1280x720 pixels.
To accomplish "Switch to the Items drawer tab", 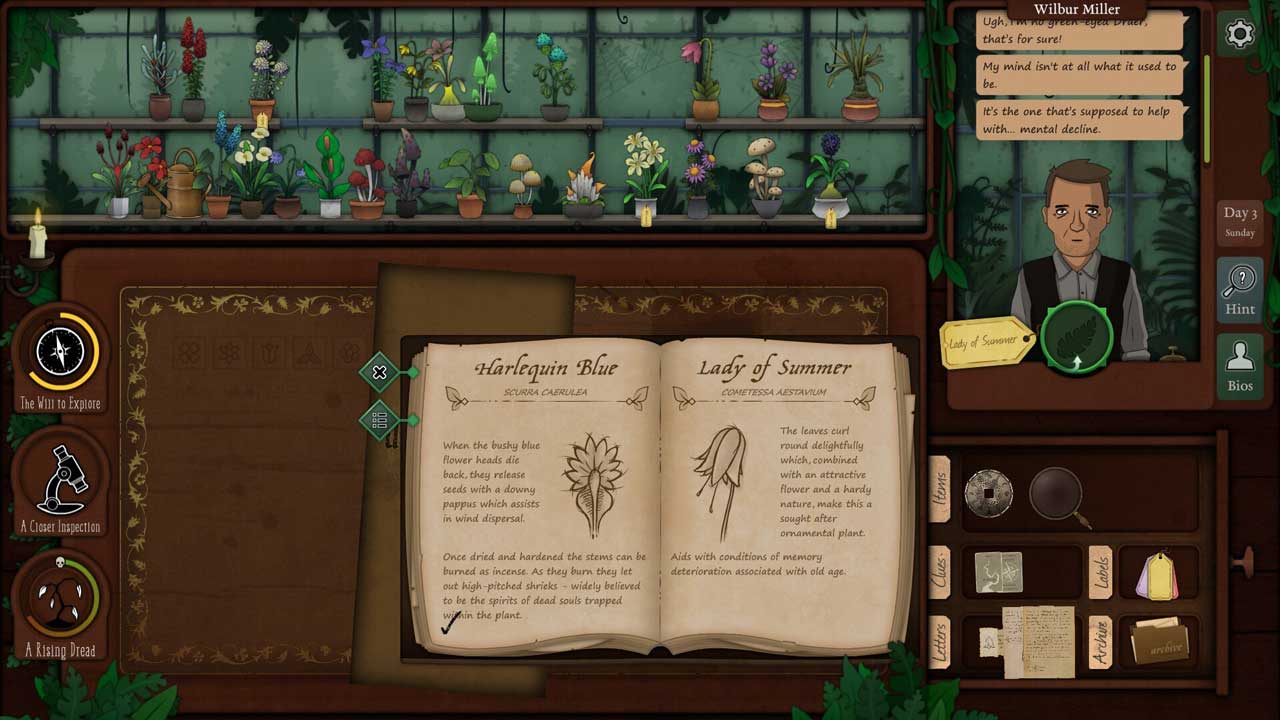I will (x=939, y=489).
